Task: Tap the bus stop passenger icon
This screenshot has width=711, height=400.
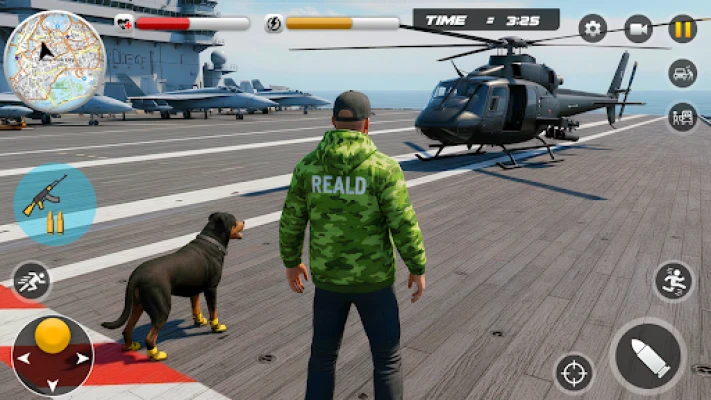Action: 683,117
